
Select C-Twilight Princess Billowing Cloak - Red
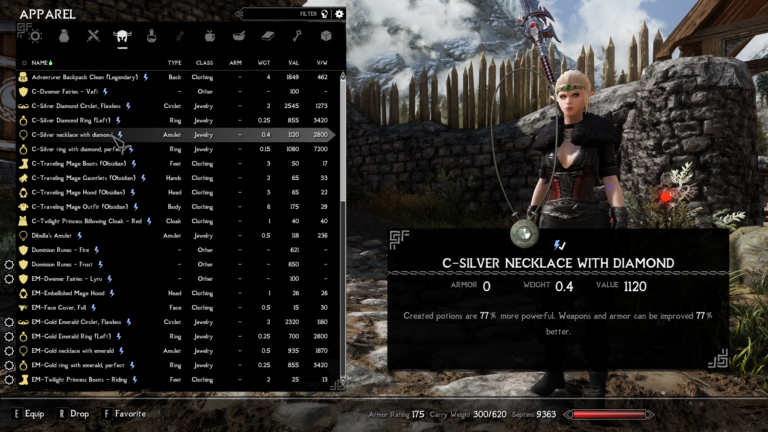87,221
